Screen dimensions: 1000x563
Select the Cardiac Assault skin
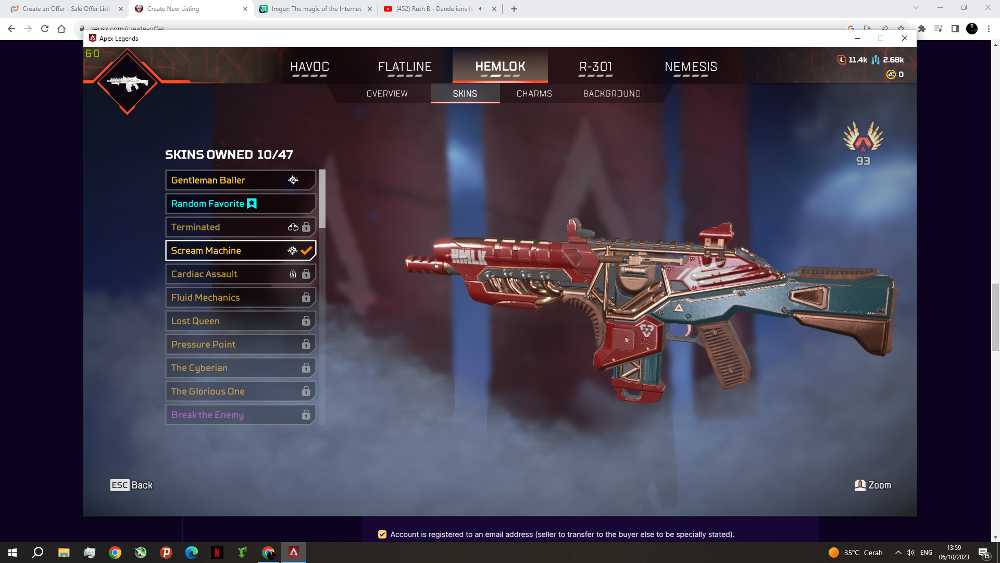point(240,274)
